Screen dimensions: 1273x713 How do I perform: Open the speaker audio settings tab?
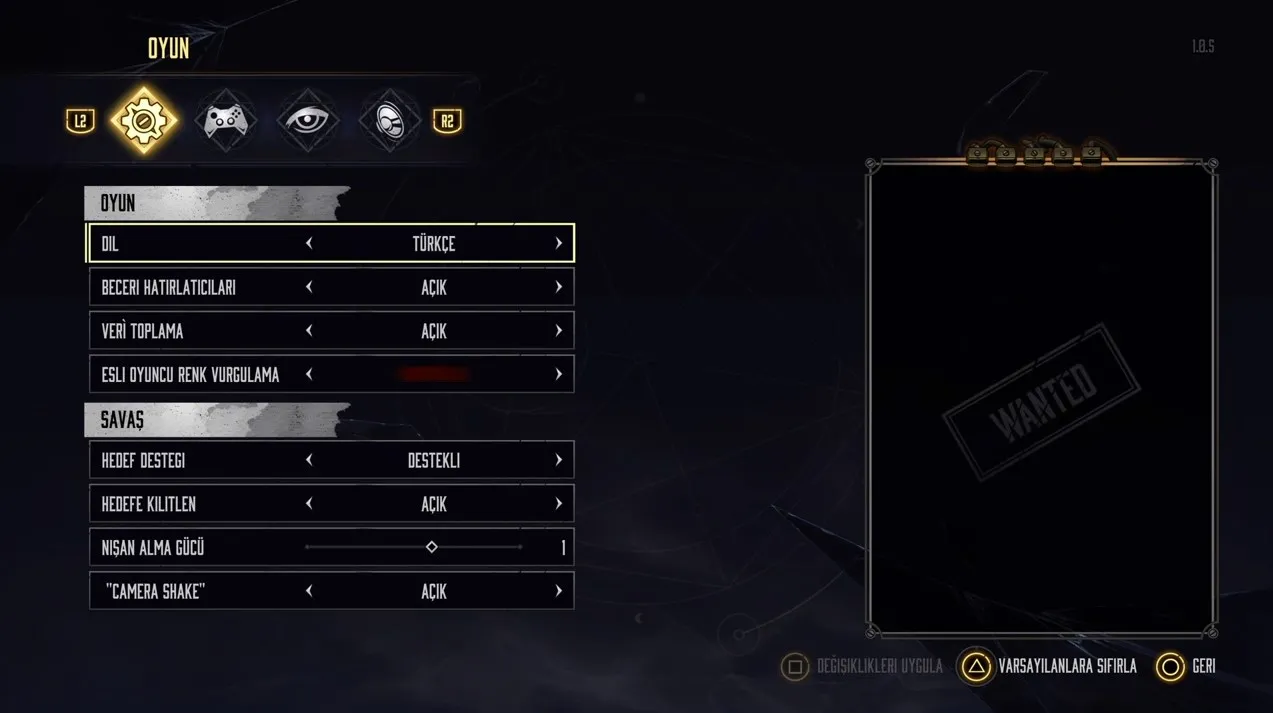tap(389, 121)
